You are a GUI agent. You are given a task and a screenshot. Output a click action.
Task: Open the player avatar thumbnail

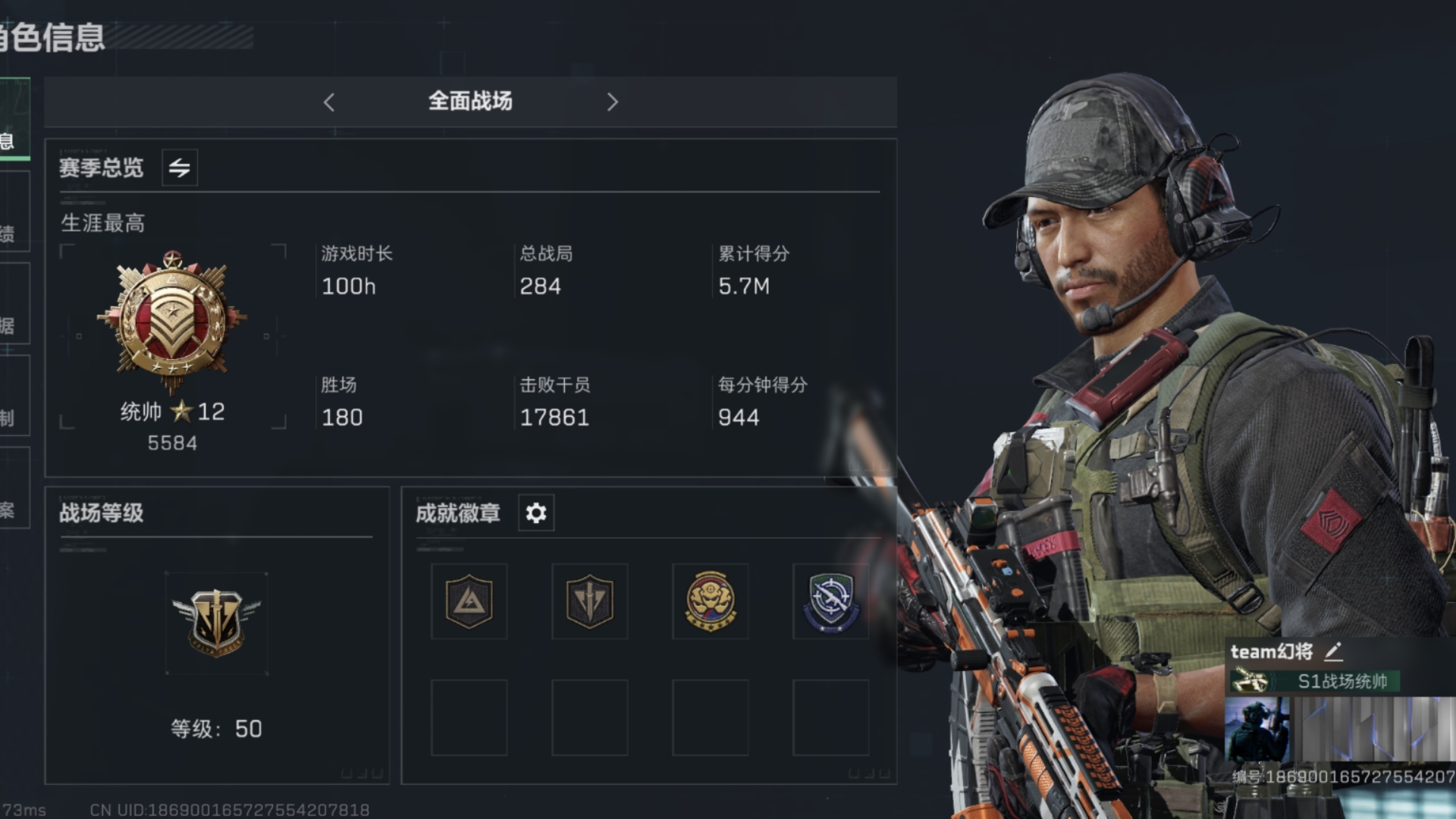tap(1257, 730)
